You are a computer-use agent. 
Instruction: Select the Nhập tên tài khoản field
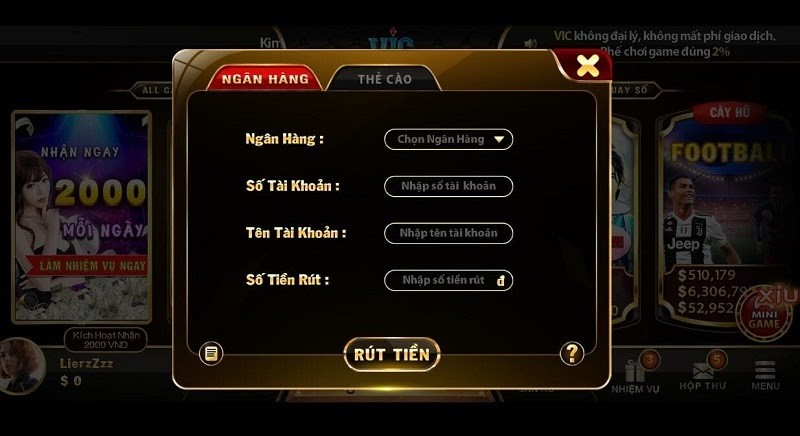click(448, 233)
